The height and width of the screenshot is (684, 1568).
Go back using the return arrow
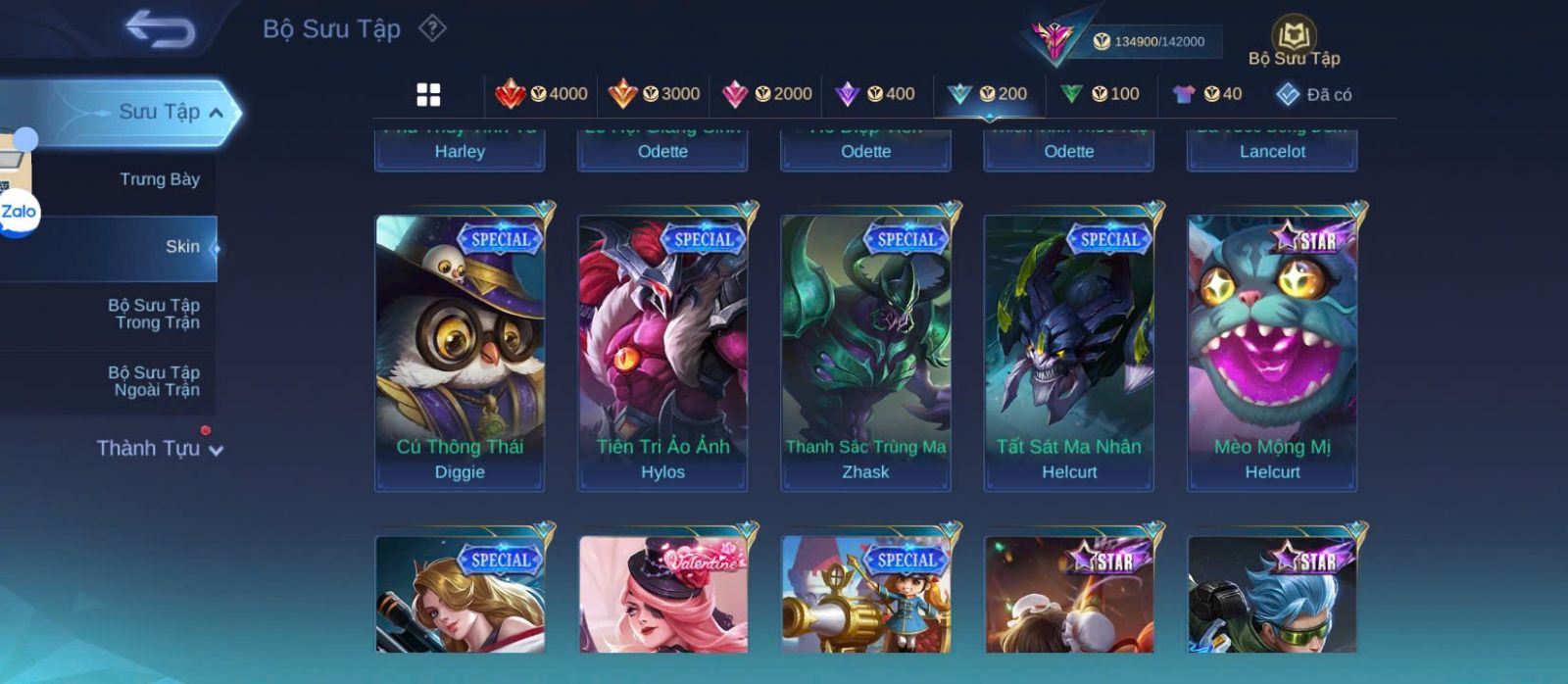(x=160, y=29)
